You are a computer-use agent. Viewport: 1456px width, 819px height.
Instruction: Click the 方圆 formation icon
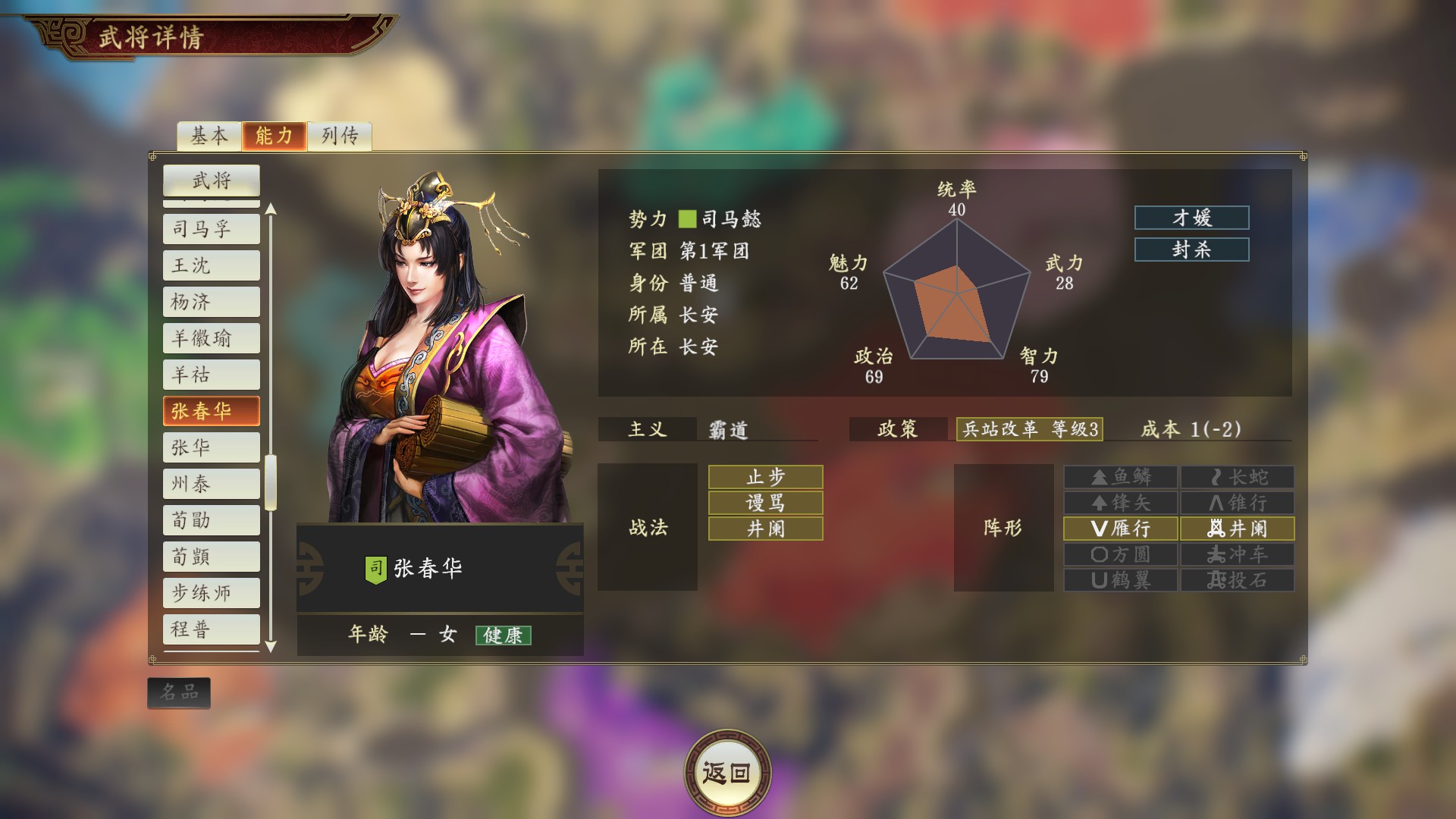(x=1120, y=554)
